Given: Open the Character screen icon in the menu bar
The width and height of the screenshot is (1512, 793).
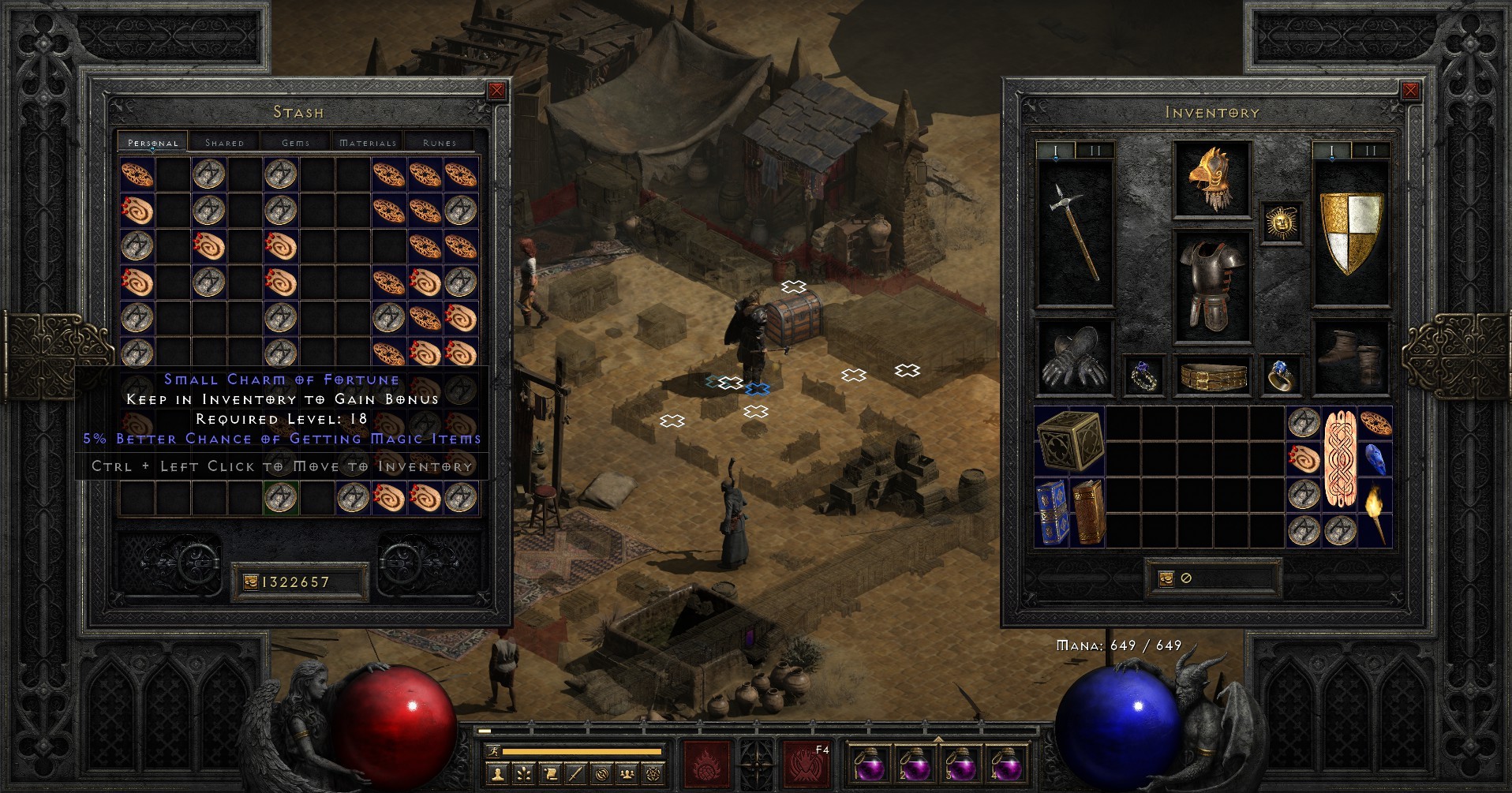Looking at the screenshot, I should tap(498, 774).
